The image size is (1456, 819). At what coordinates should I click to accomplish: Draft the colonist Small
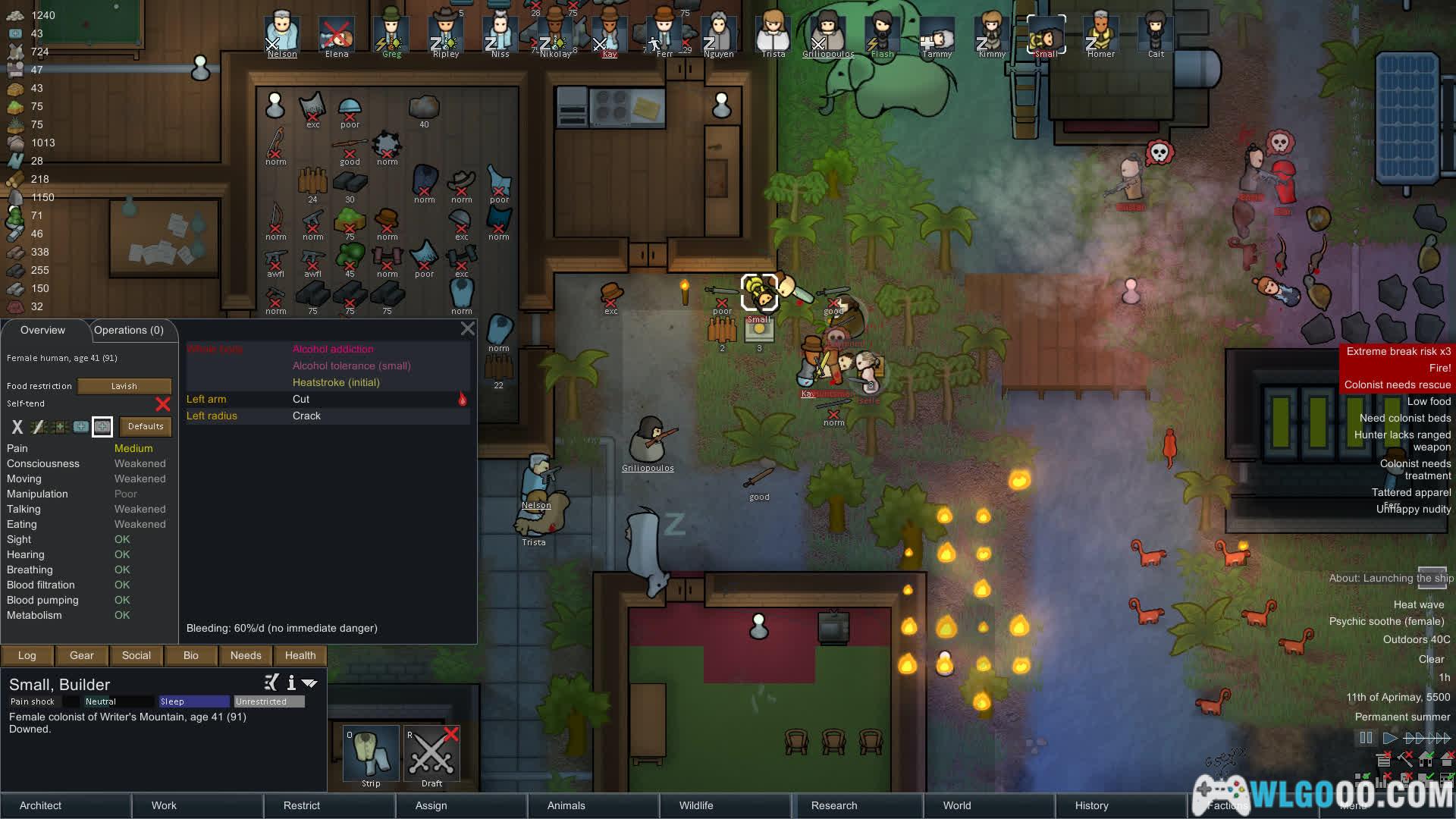(x=431, y=755)
